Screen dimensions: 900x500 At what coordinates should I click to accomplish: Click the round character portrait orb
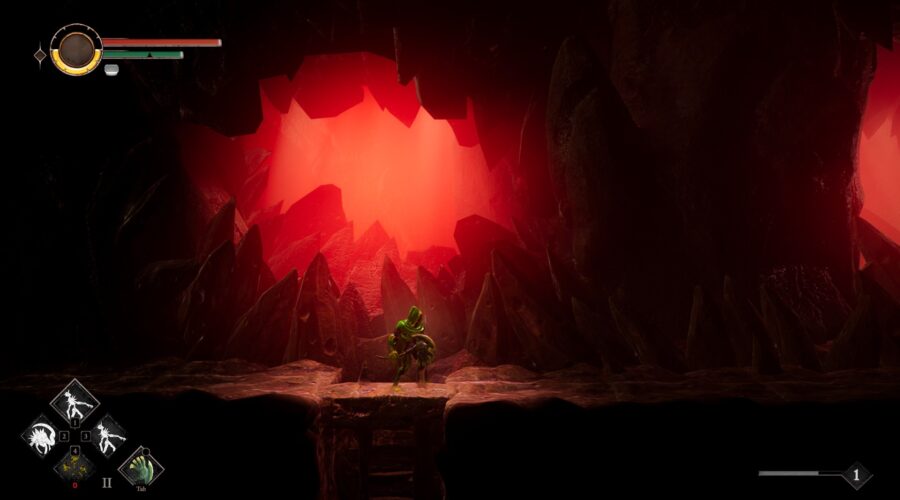pyautogui.click(x=76, y=49)
